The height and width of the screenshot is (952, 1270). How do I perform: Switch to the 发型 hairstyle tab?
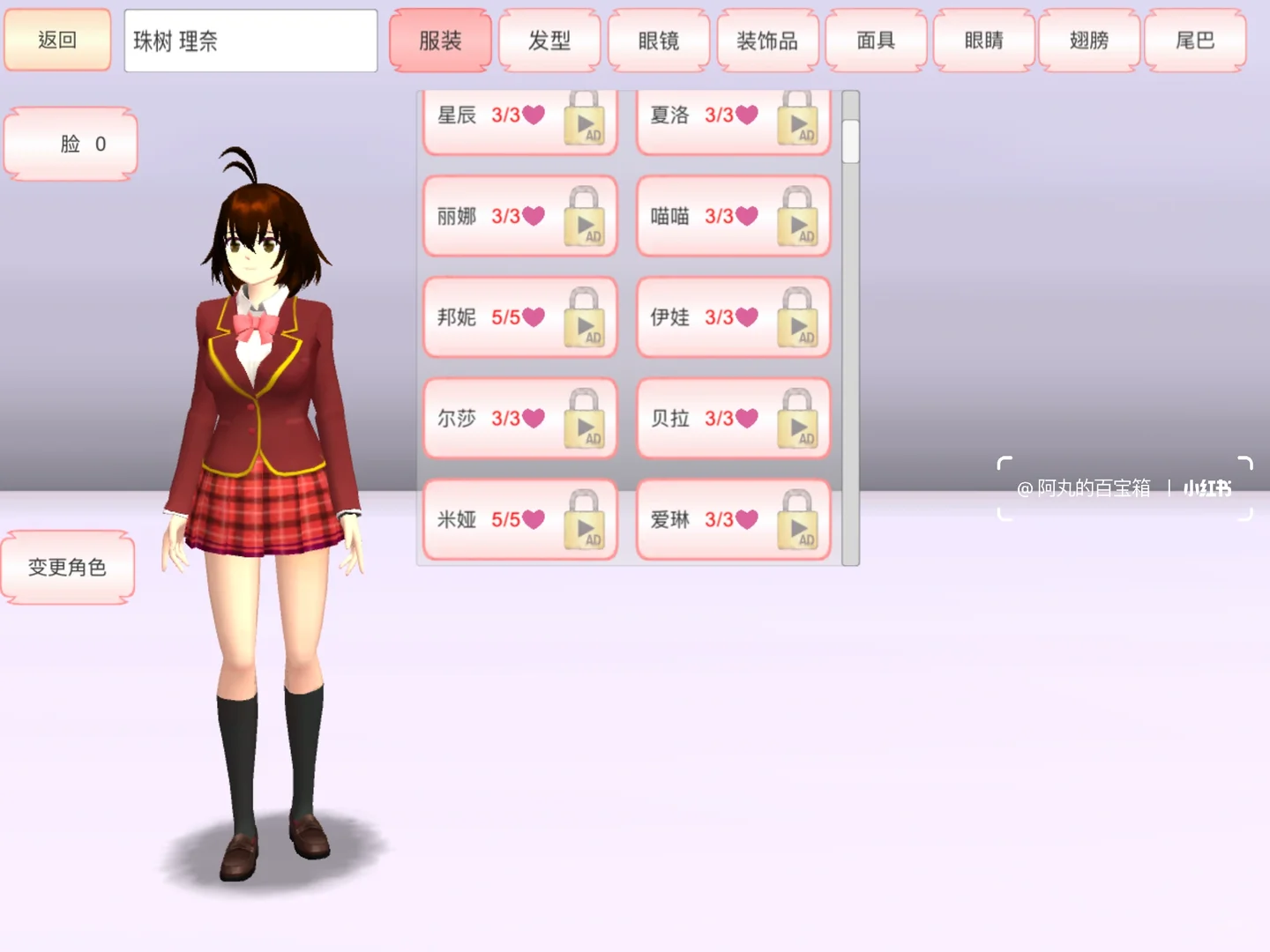point(549,40)
